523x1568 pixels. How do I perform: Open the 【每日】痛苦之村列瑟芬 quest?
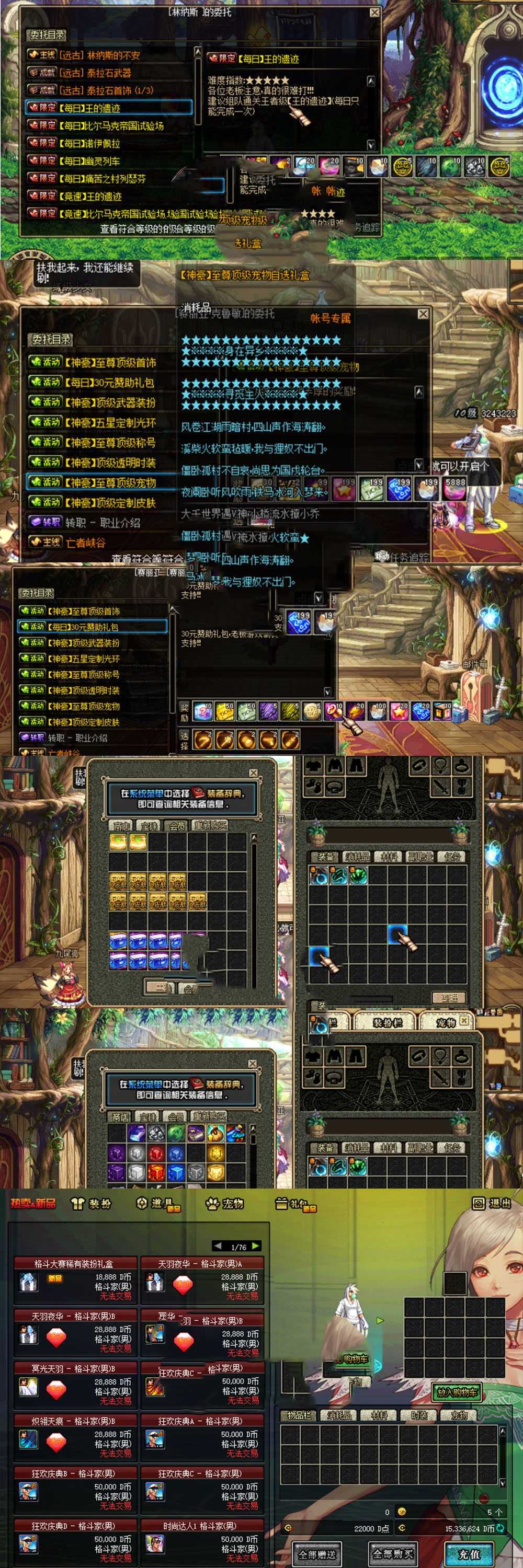(x=105, y=179)
